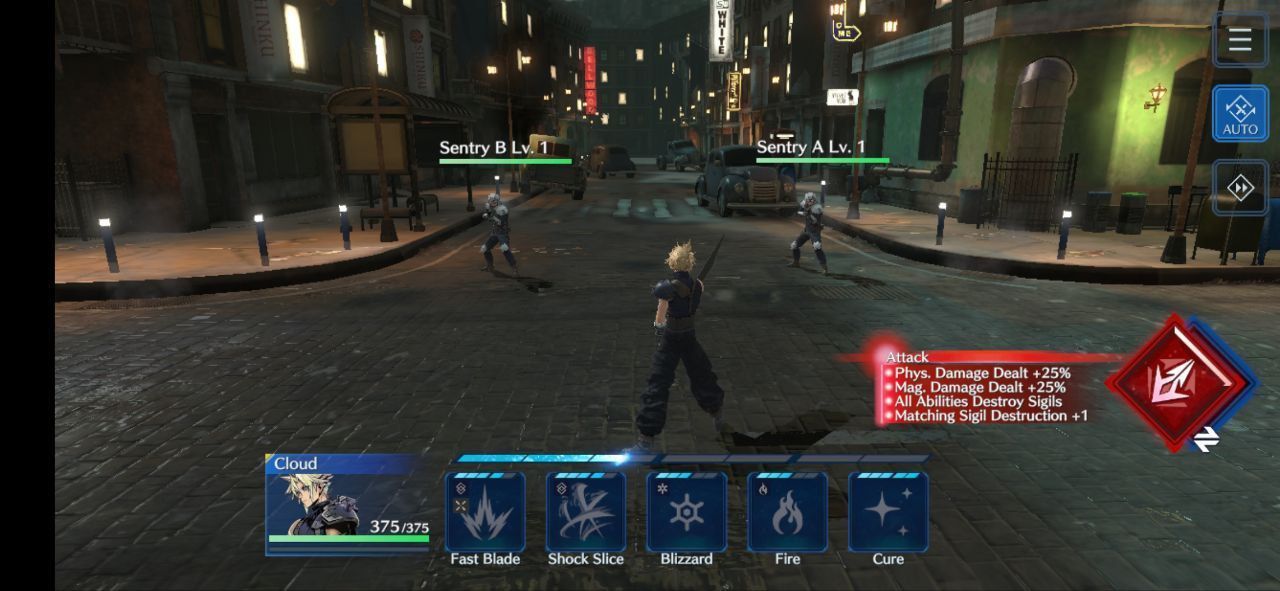
Task: Target Sentry A Lv. 1
Action: [x=809, y=232]
